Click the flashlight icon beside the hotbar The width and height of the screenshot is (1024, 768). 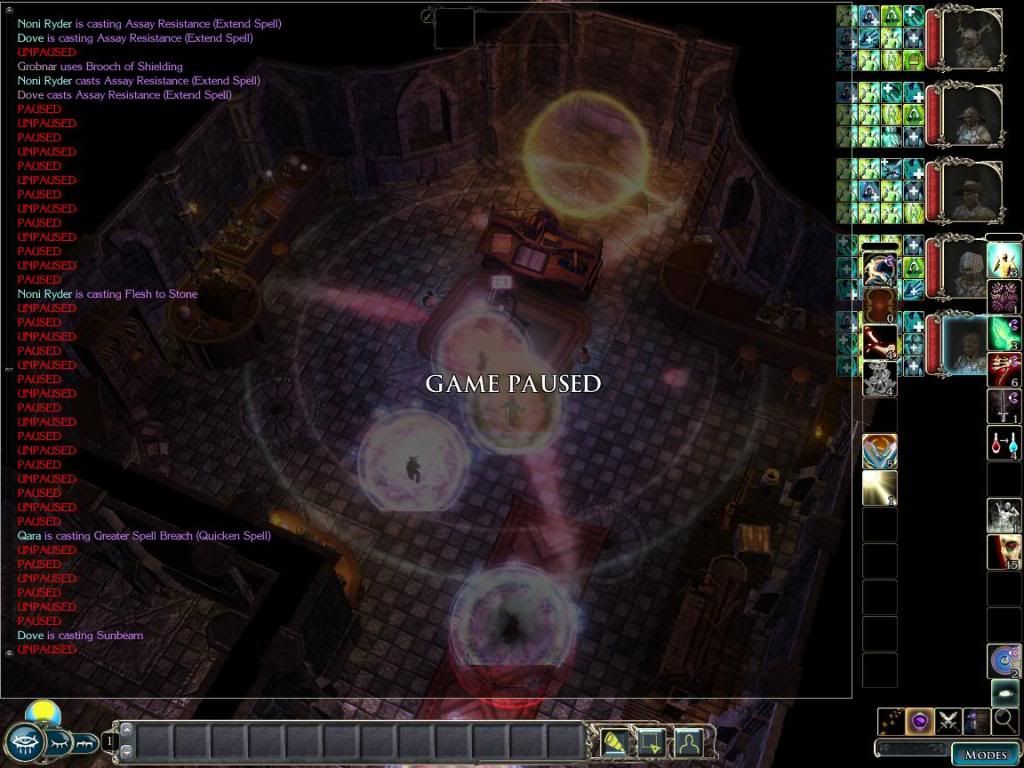click(x=613, y=742)
